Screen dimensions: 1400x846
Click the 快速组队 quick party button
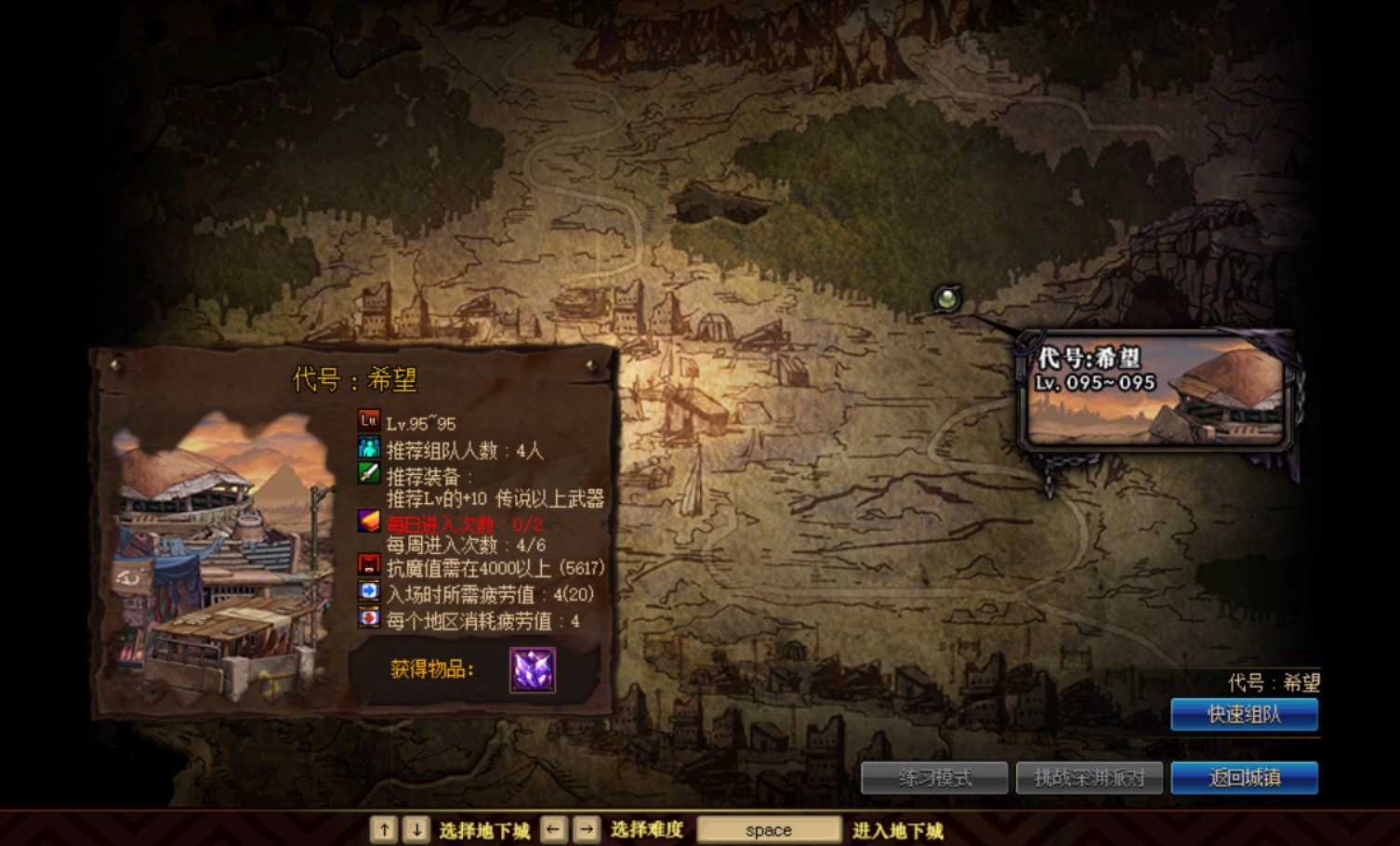pos(1244,714)
